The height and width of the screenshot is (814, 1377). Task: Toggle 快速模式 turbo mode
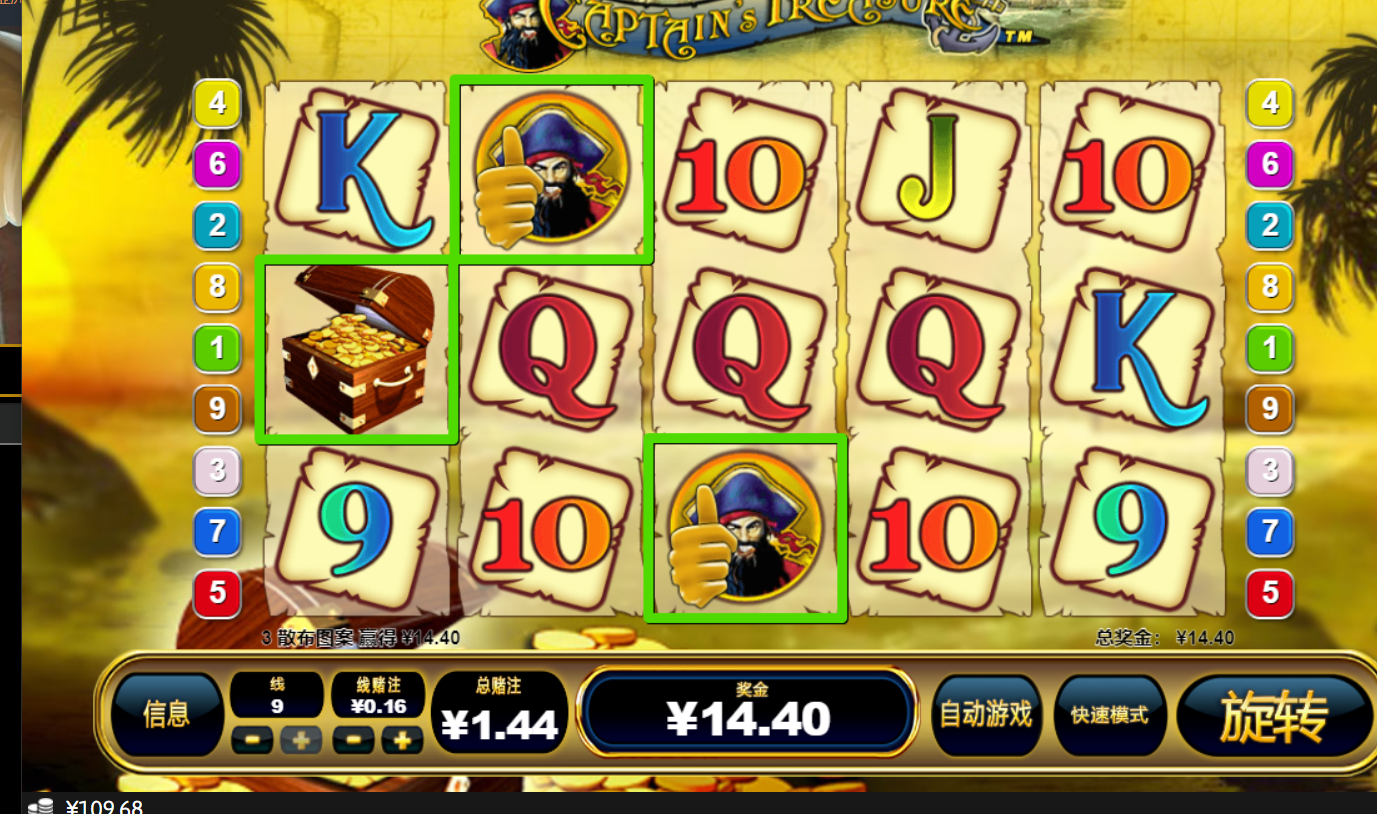pos(1109,714)
